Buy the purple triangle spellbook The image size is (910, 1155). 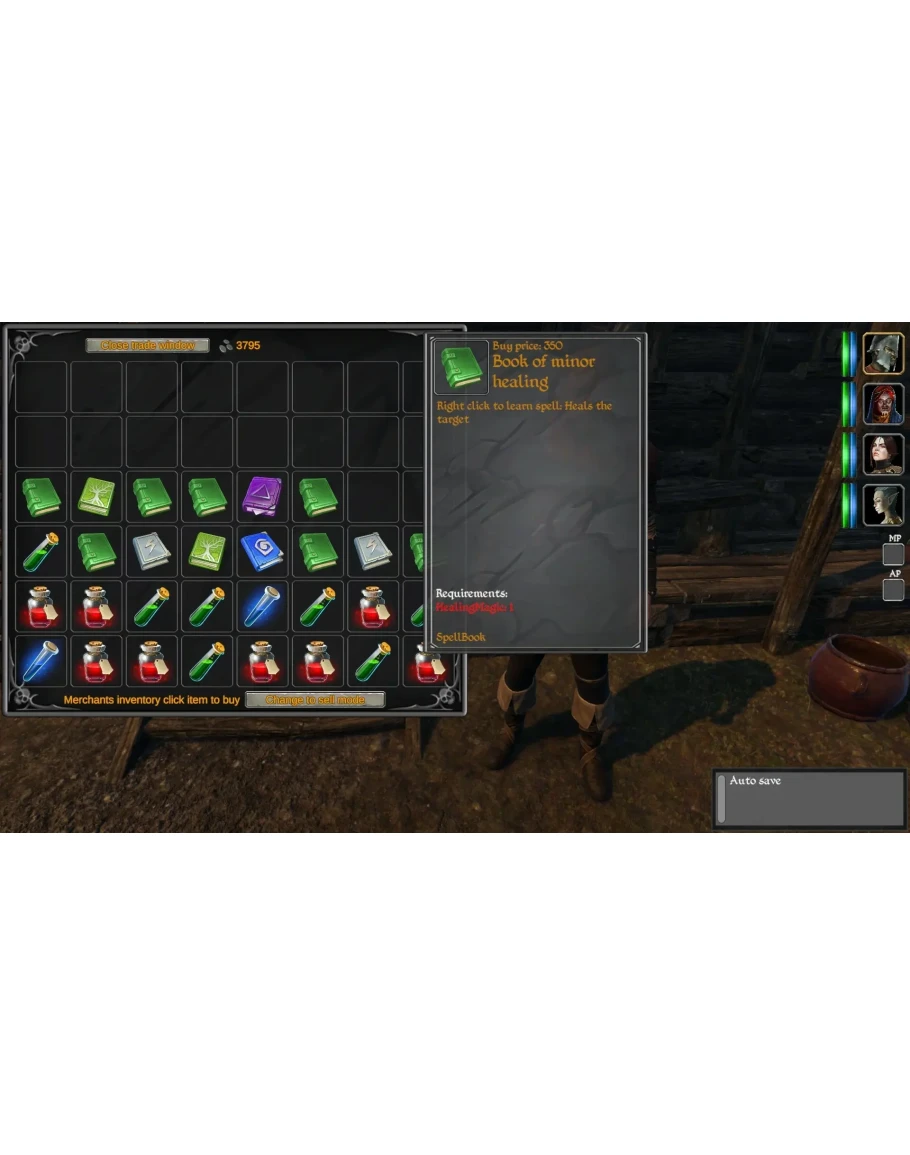[263, 497]
